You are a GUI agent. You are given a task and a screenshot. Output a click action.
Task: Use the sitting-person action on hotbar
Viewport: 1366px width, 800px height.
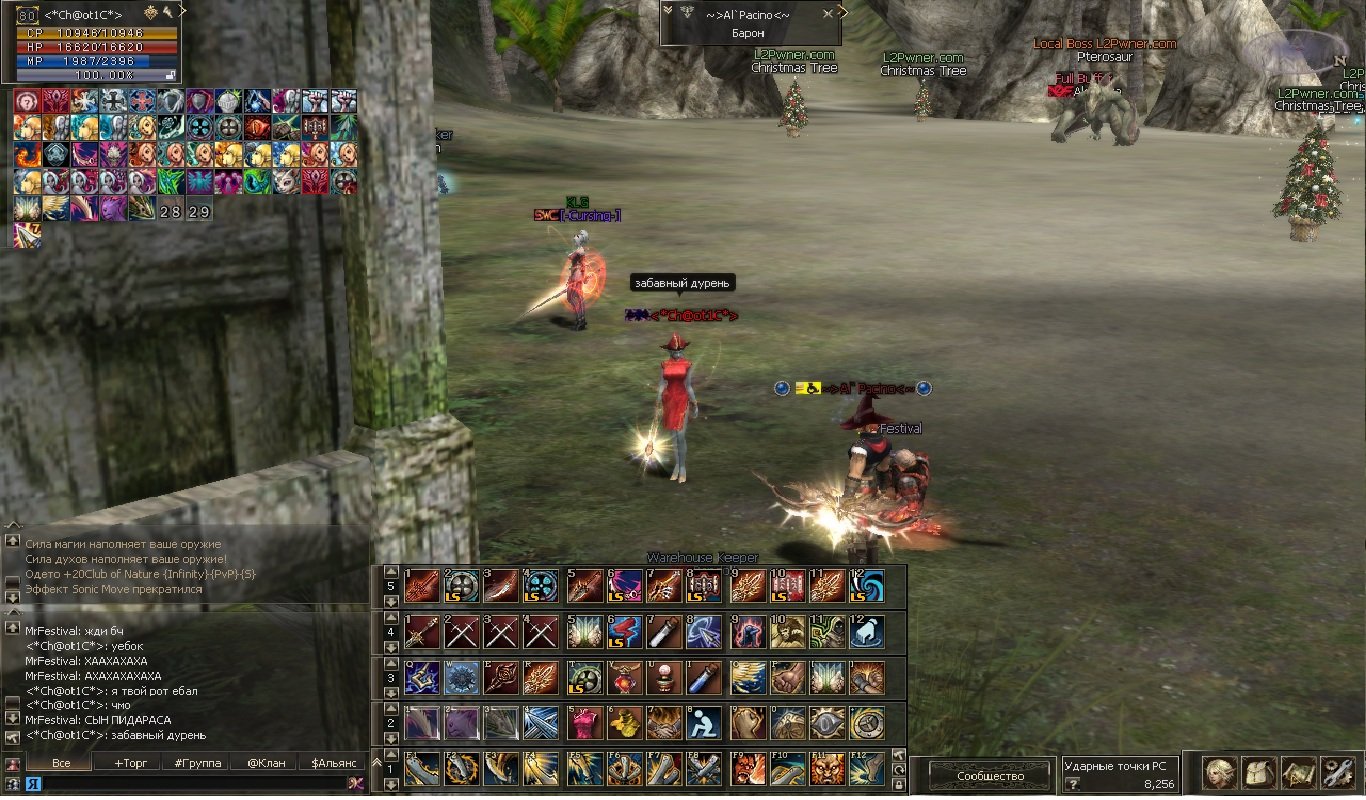coord(705,722)
